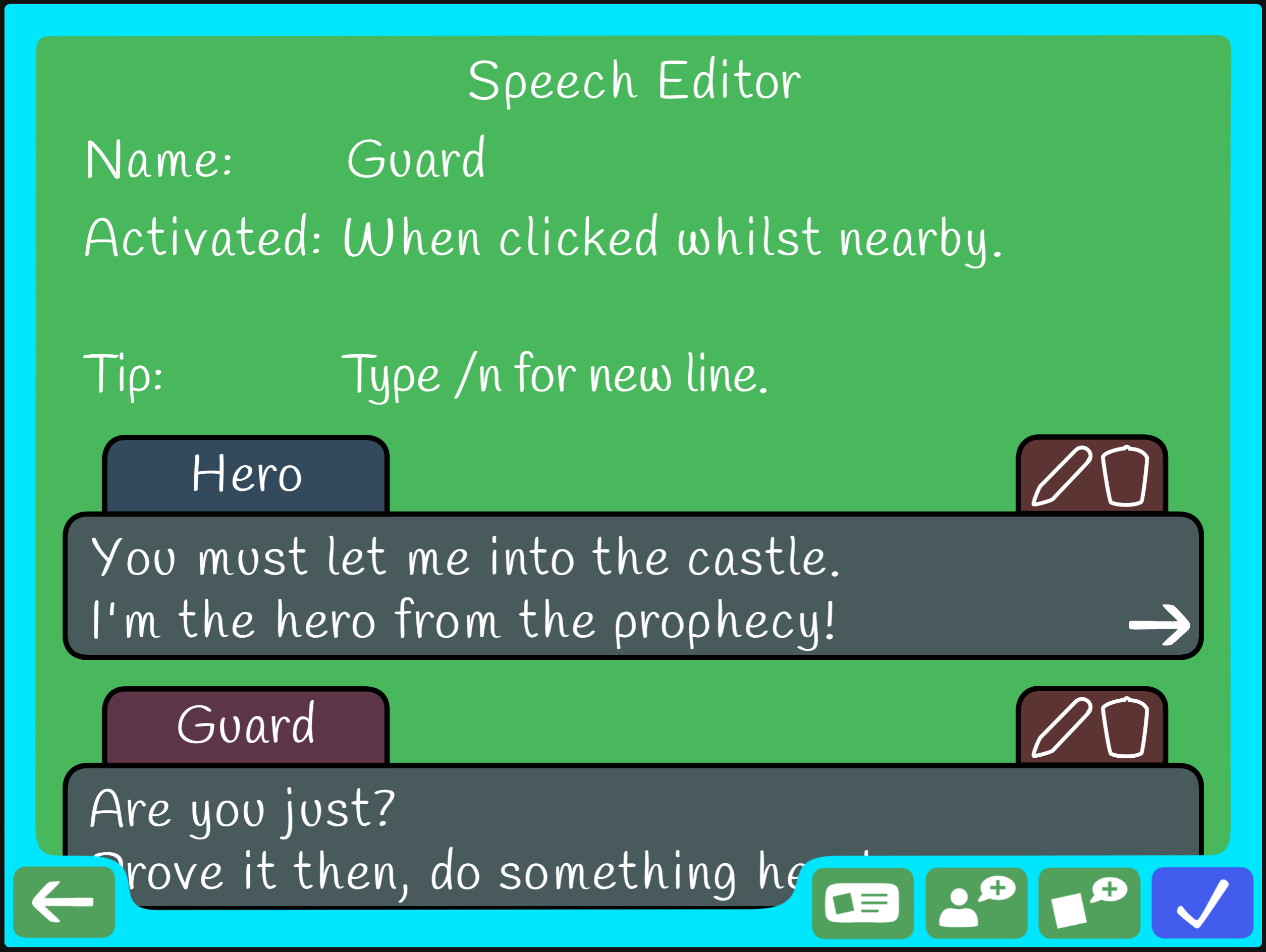Confirm with the blue checkmark button
The height and width of the screenshot is (952, 1266).
1202,903
